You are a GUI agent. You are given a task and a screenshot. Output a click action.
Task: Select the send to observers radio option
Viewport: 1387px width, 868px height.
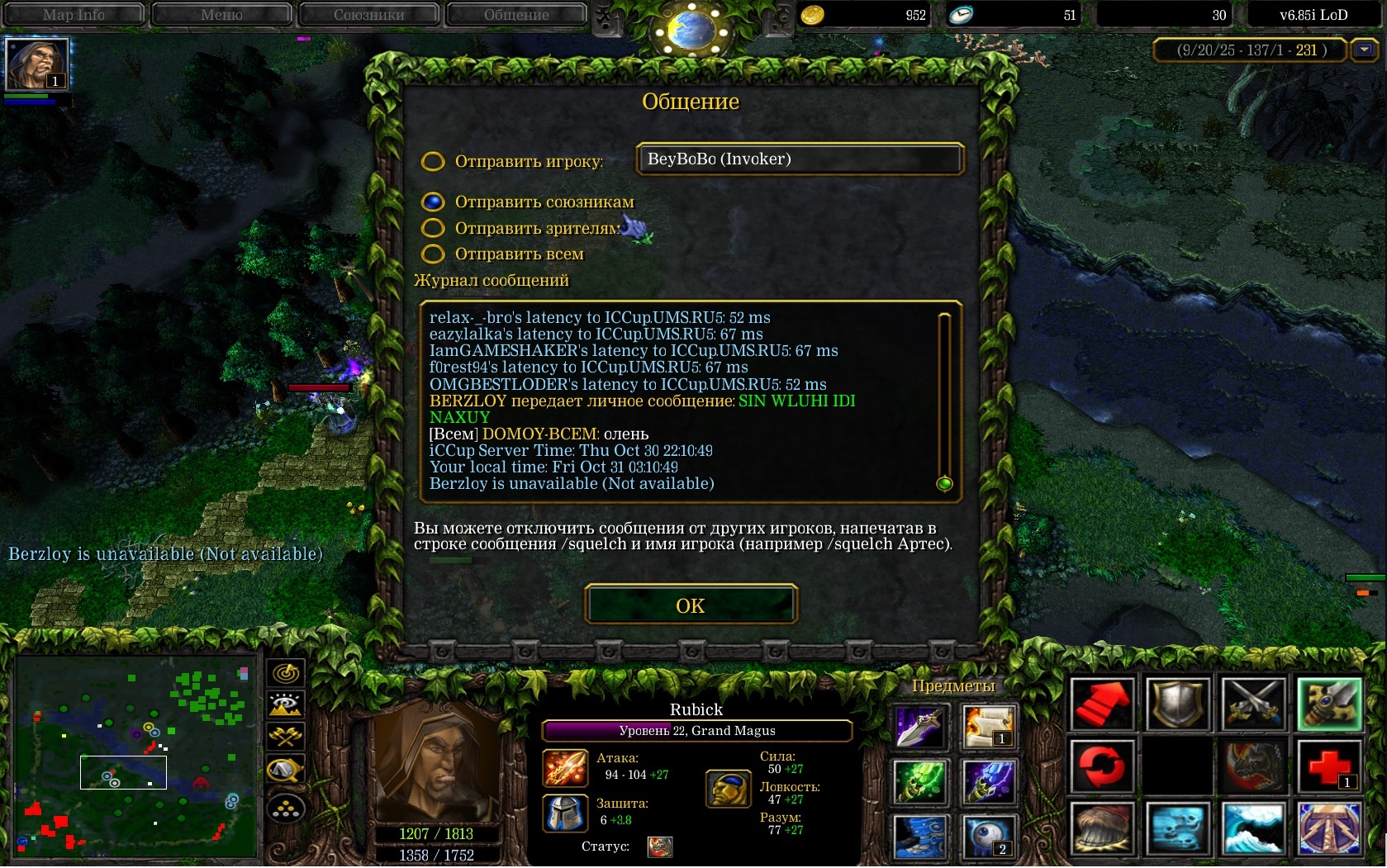[x=433, y=228]
